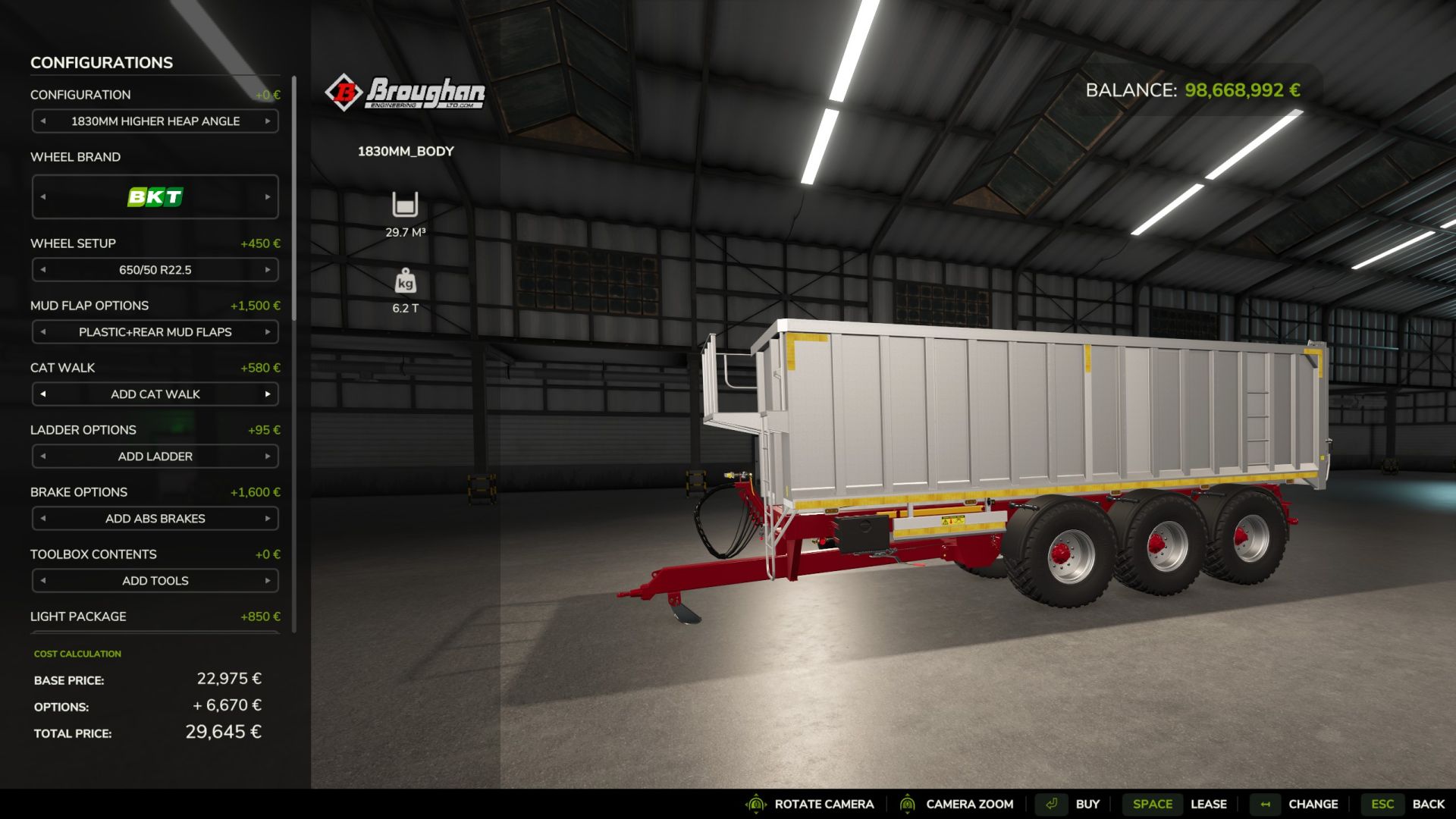
Task: Click left arrow on Configuration selector
Action: pyautogui.click(x=43, y=121)
